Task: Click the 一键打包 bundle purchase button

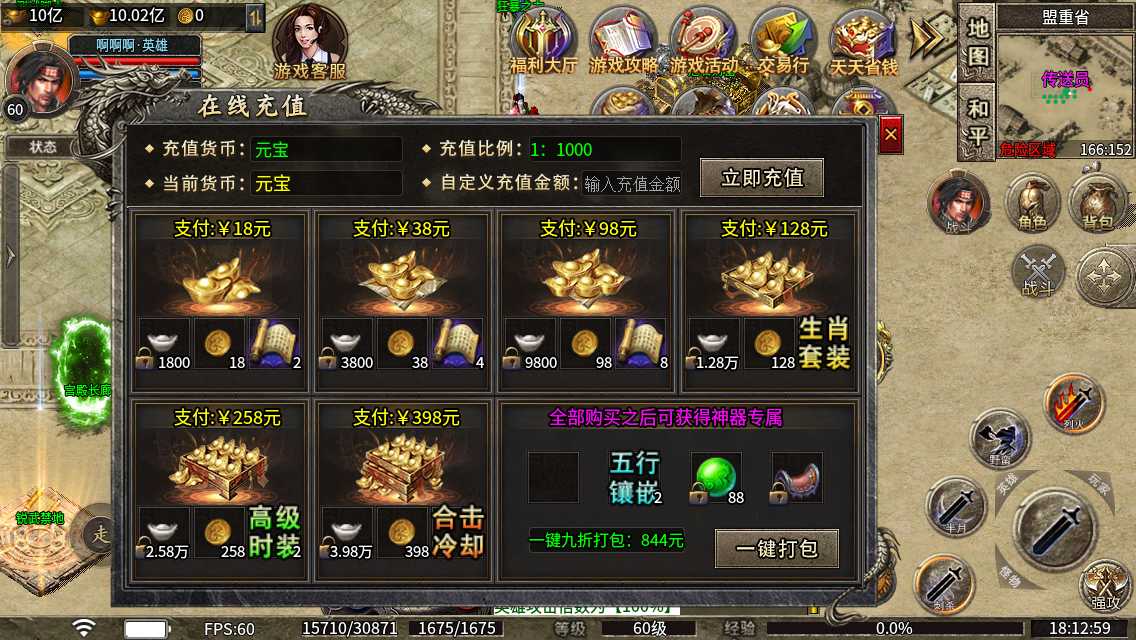Action: (776, 548)
